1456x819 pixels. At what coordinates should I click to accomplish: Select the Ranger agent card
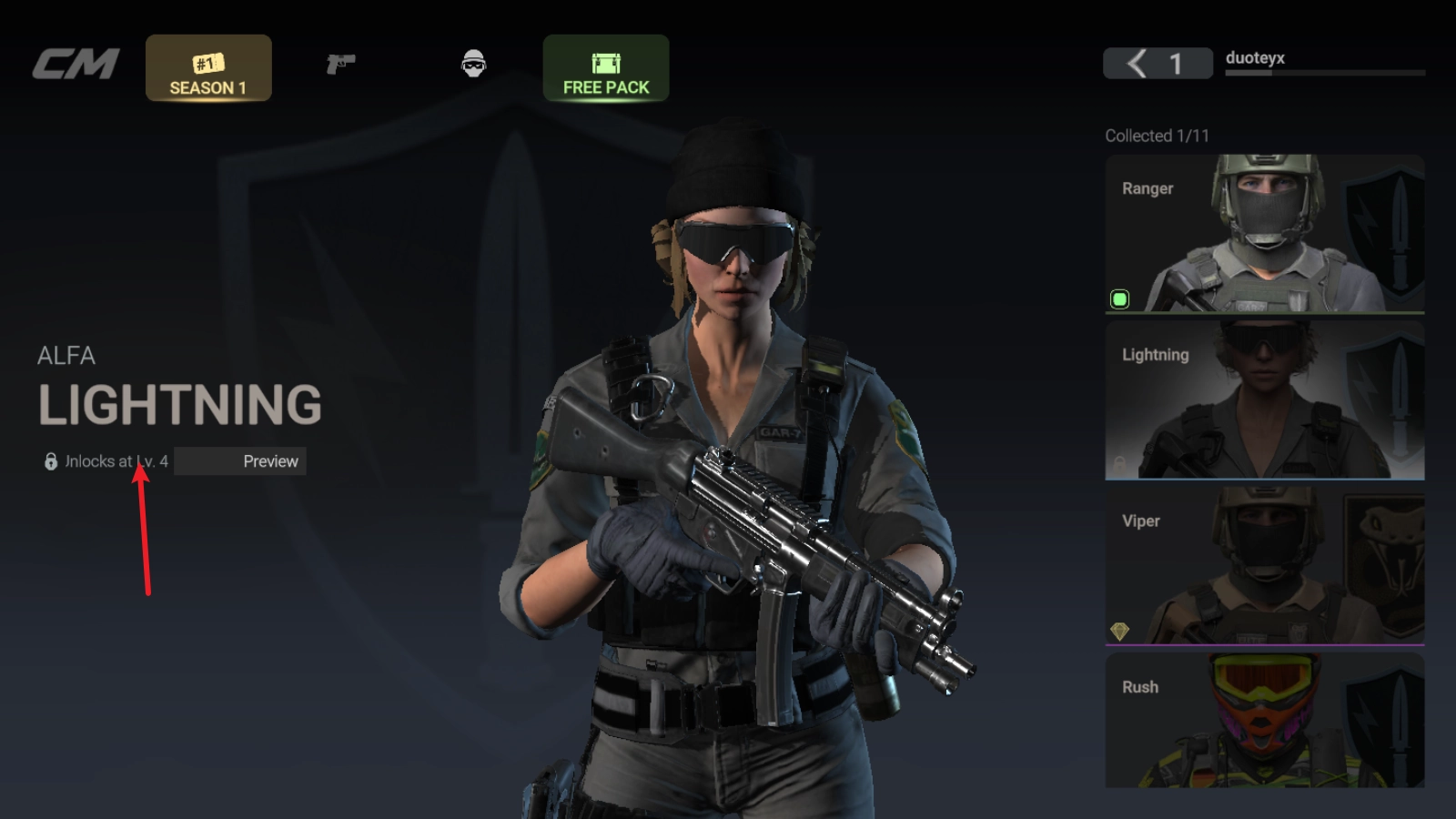pyautogui.click(x=1264, y=234)
